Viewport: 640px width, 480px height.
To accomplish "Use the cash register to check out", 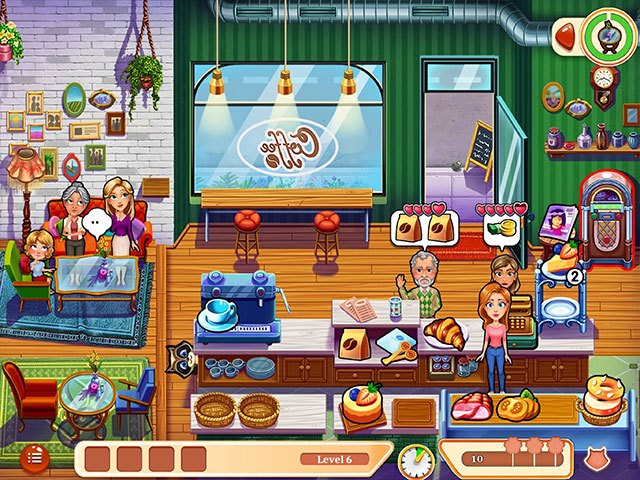I will pyautogui.click(x=520, y=320).
